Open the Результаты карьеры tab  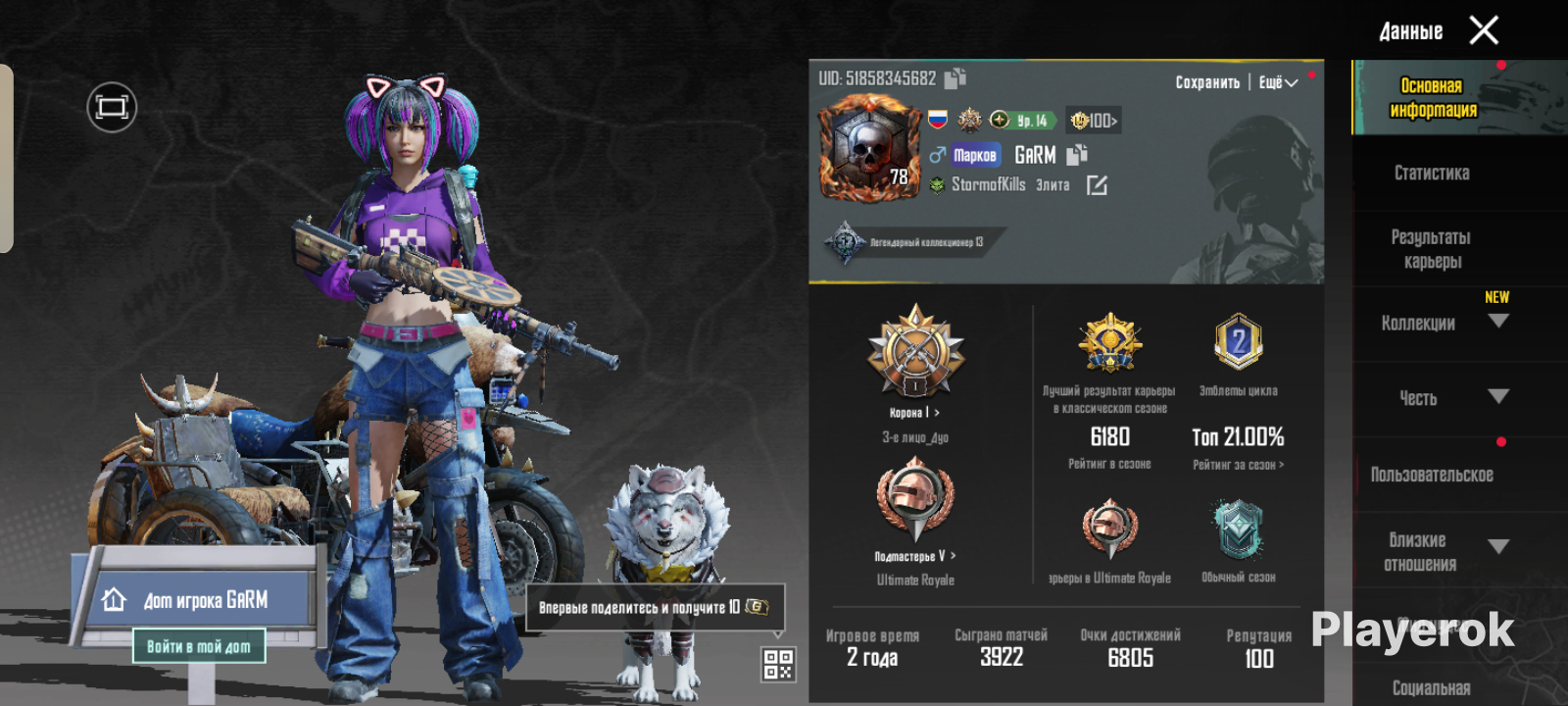coord(1432,249)
